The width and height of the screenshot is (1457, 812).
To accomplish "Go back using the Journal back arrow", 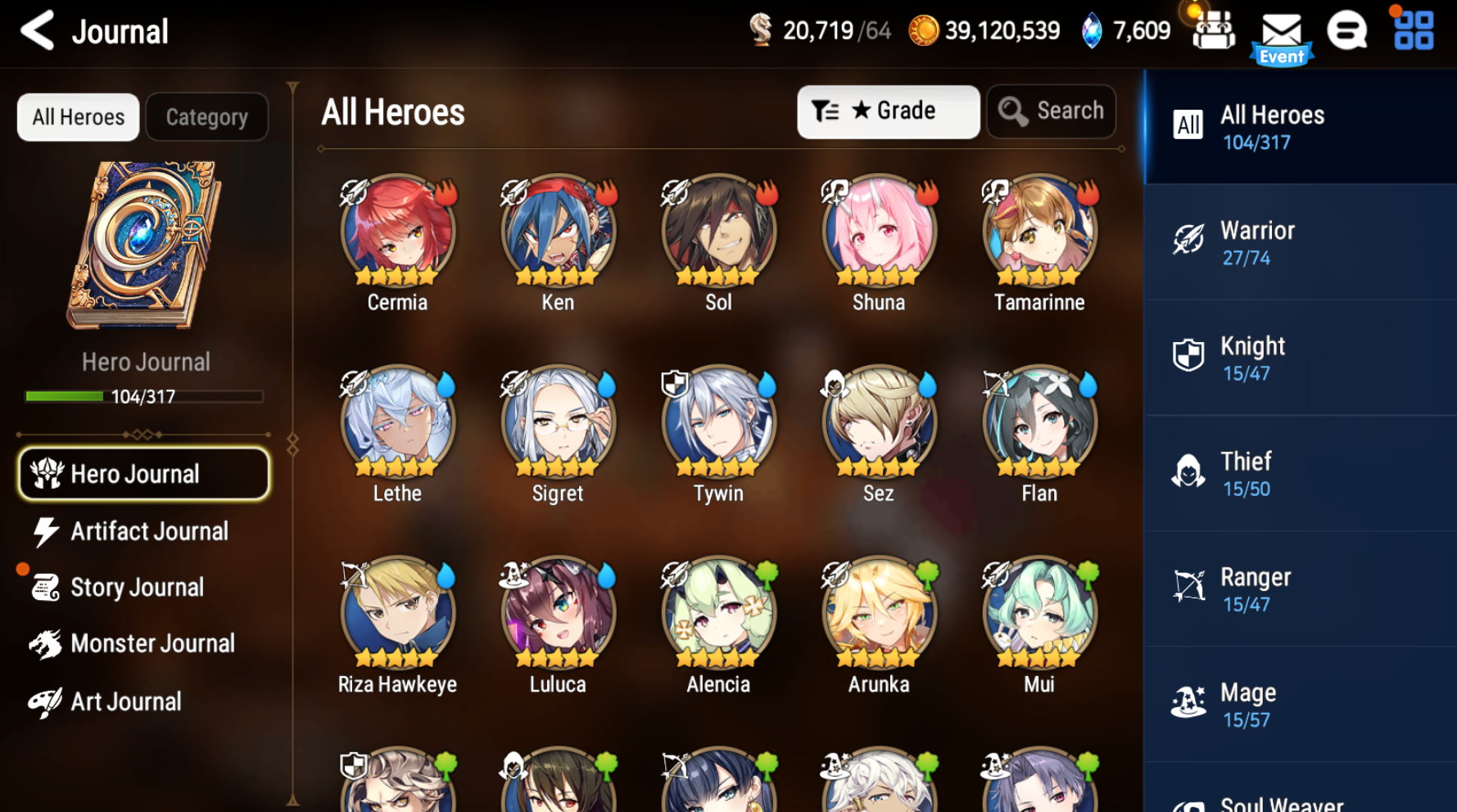I will 37,30.
